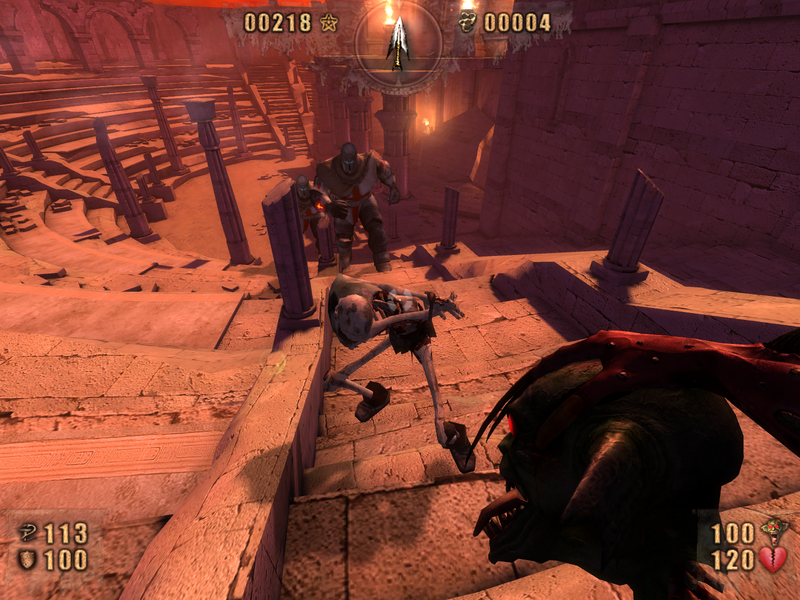Select the ammo icon next to 113
The image size is (800, 600).
click(x=27, y=533)
